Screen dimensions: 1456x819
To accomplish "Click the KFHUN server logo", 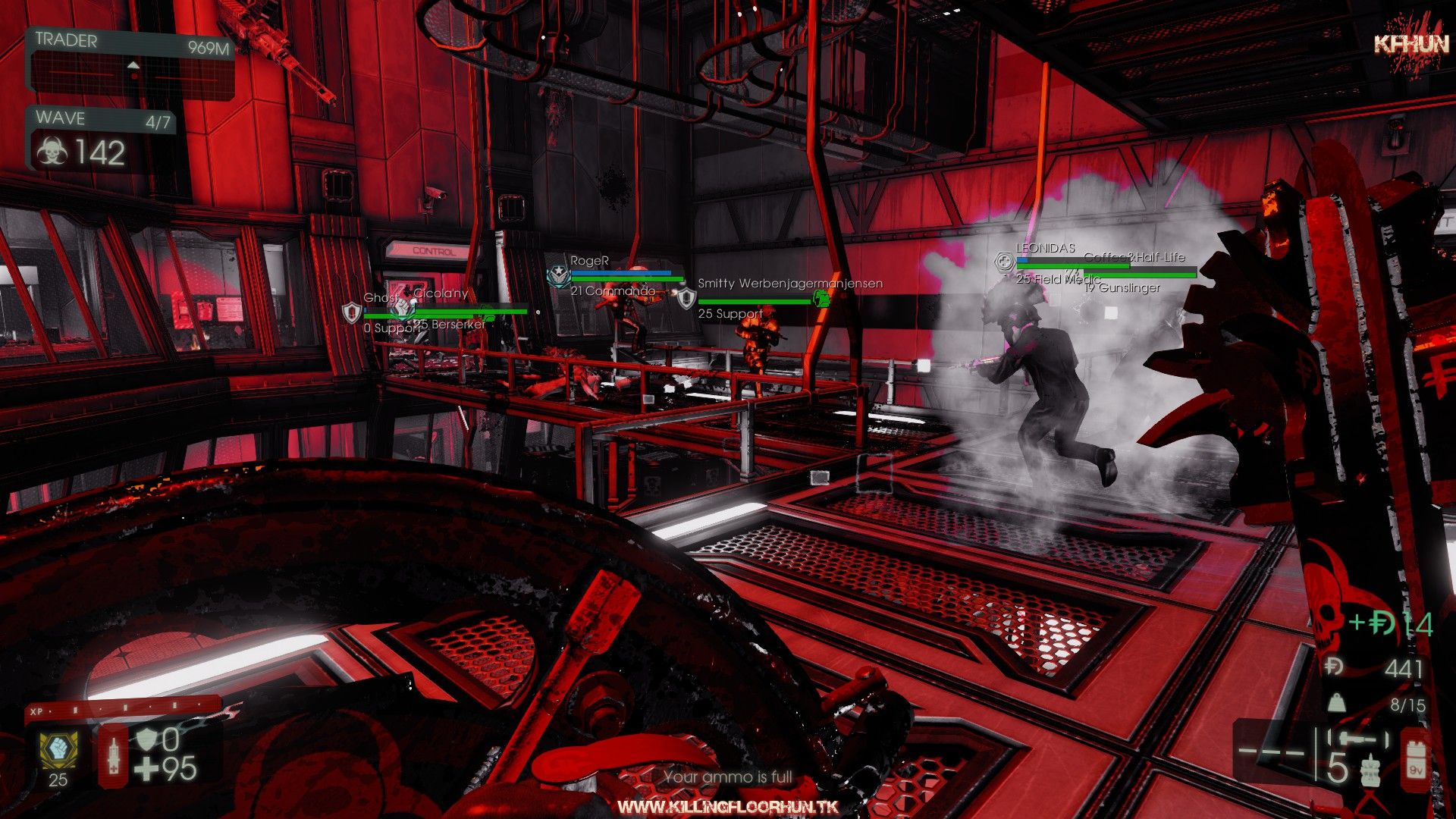I will (x=1411, y=44).
